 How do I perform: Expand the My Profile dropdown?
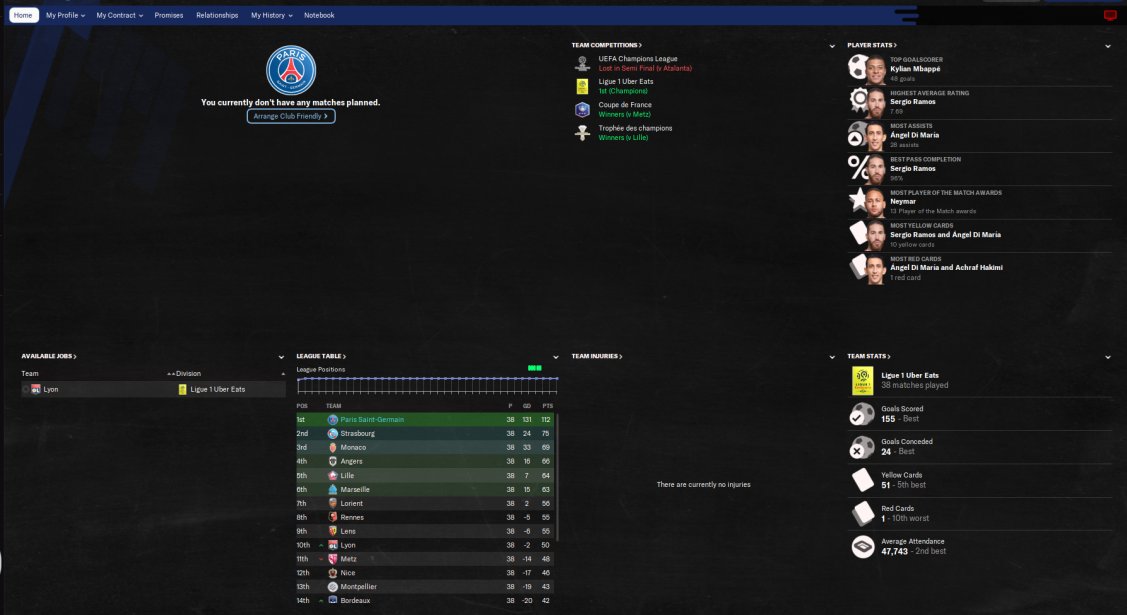point(65,15)
